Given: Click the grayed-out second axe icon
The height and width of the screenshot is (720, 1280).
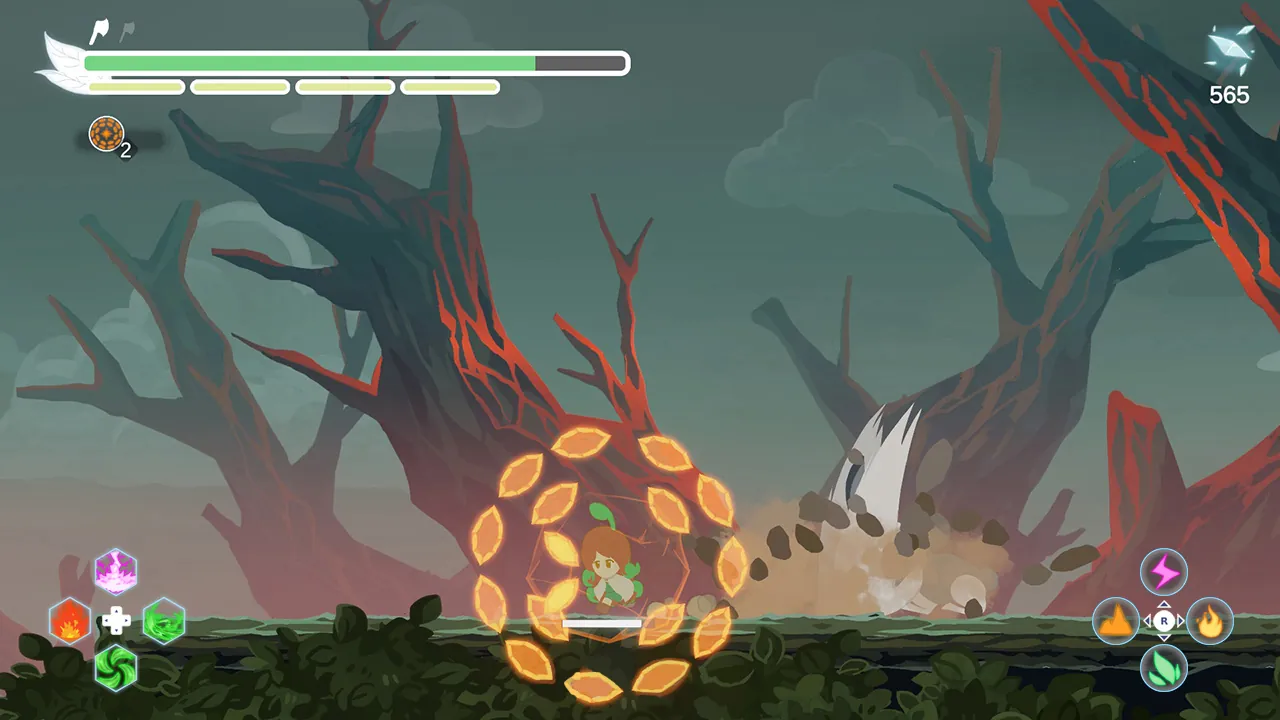Looking at the screenshot, I should (x=126, y=29).
